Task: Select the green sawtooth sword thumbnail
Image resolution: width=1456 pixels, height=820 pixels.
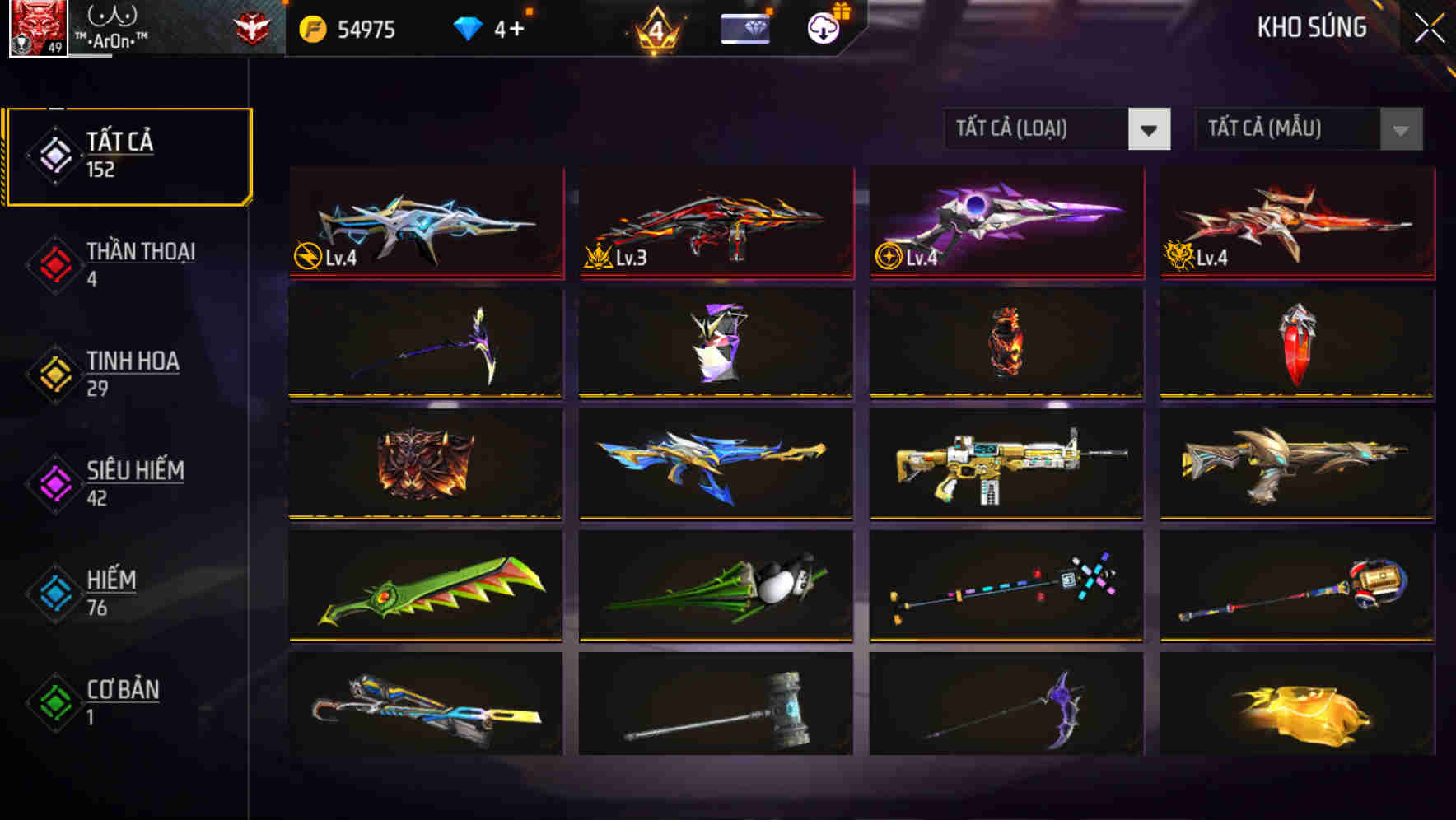Action: click(425, 586)
